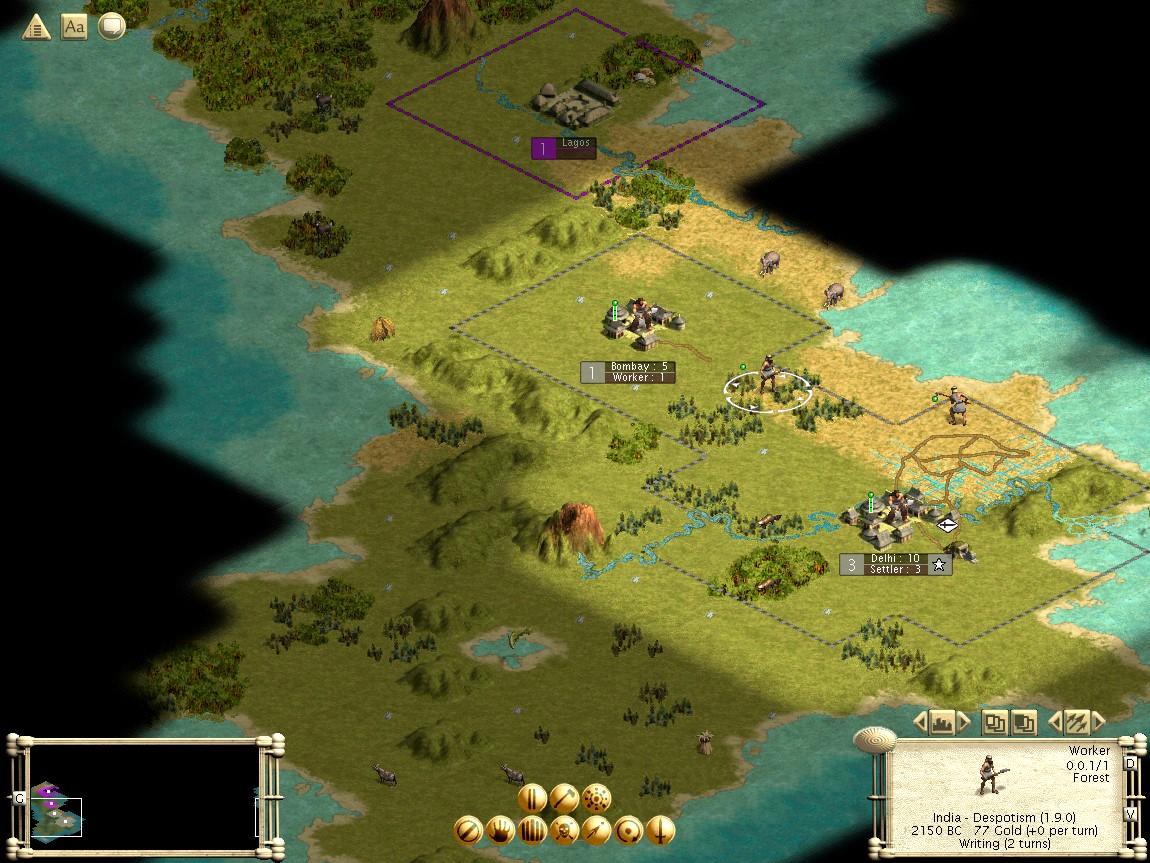Open the main menu pyramid icon

pos(37,27)
